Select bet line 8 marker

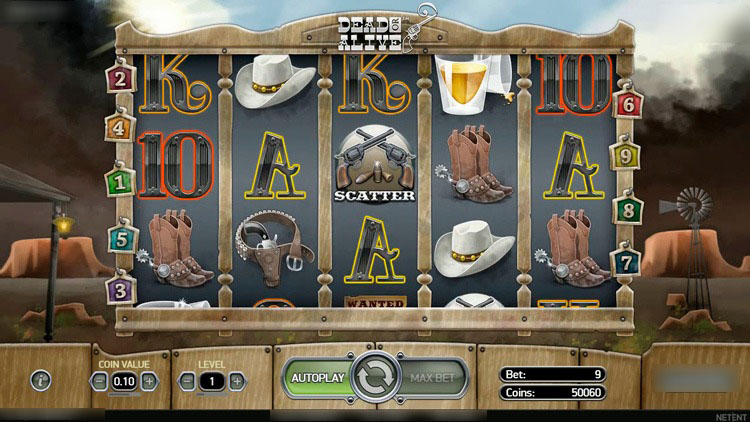coord(628,211)
